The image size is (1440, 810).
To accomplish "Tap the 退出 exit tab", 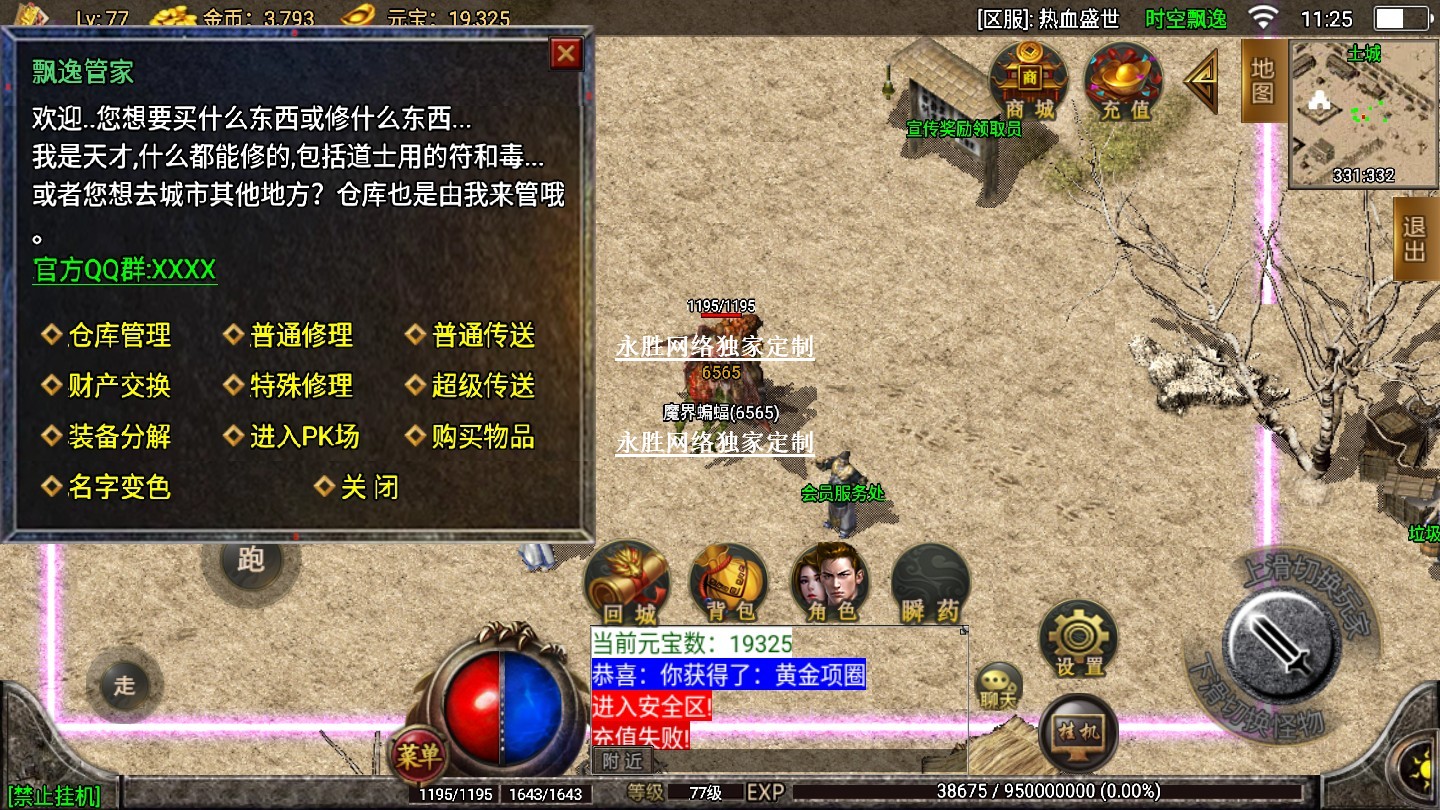I will click(x=1415, y=238).
